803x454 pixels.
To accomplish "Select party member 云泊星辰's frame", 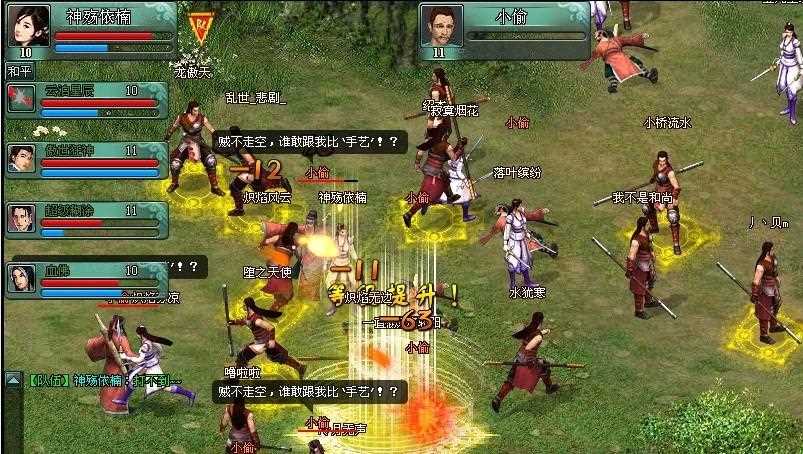I will [x=85, y=99].
